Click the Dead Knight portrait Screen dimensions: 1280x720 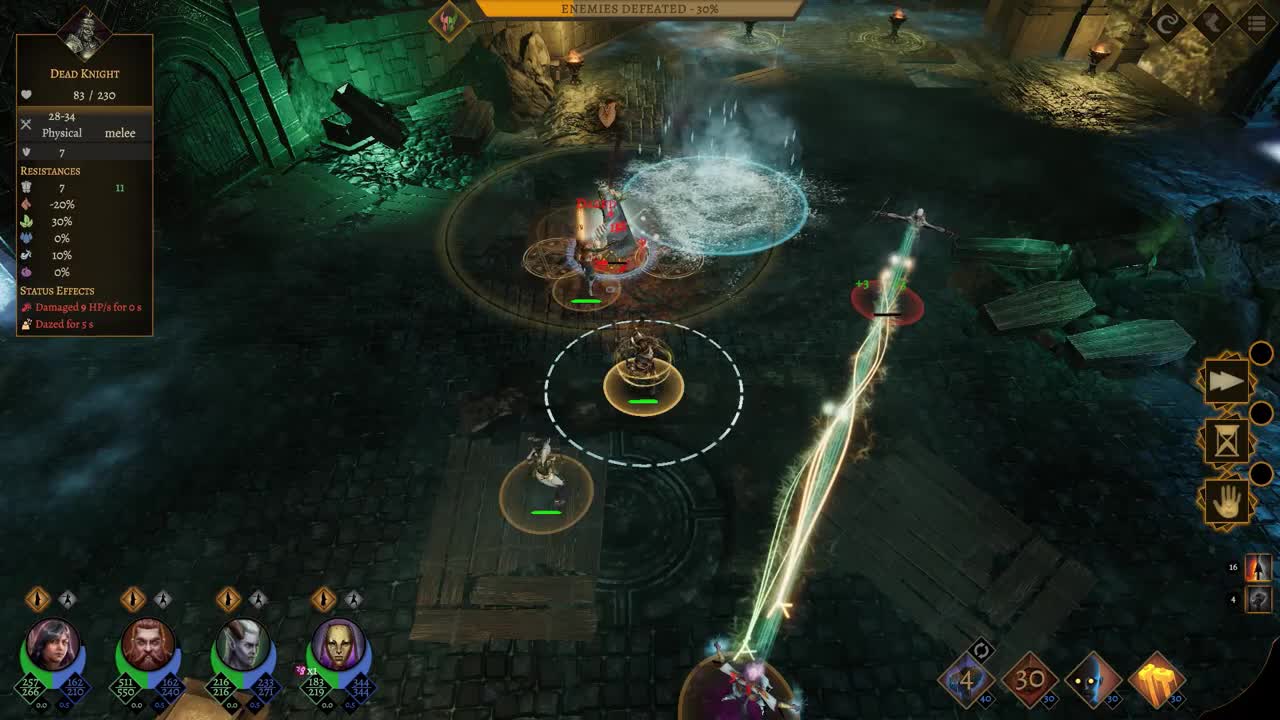[x=84, y=32]
